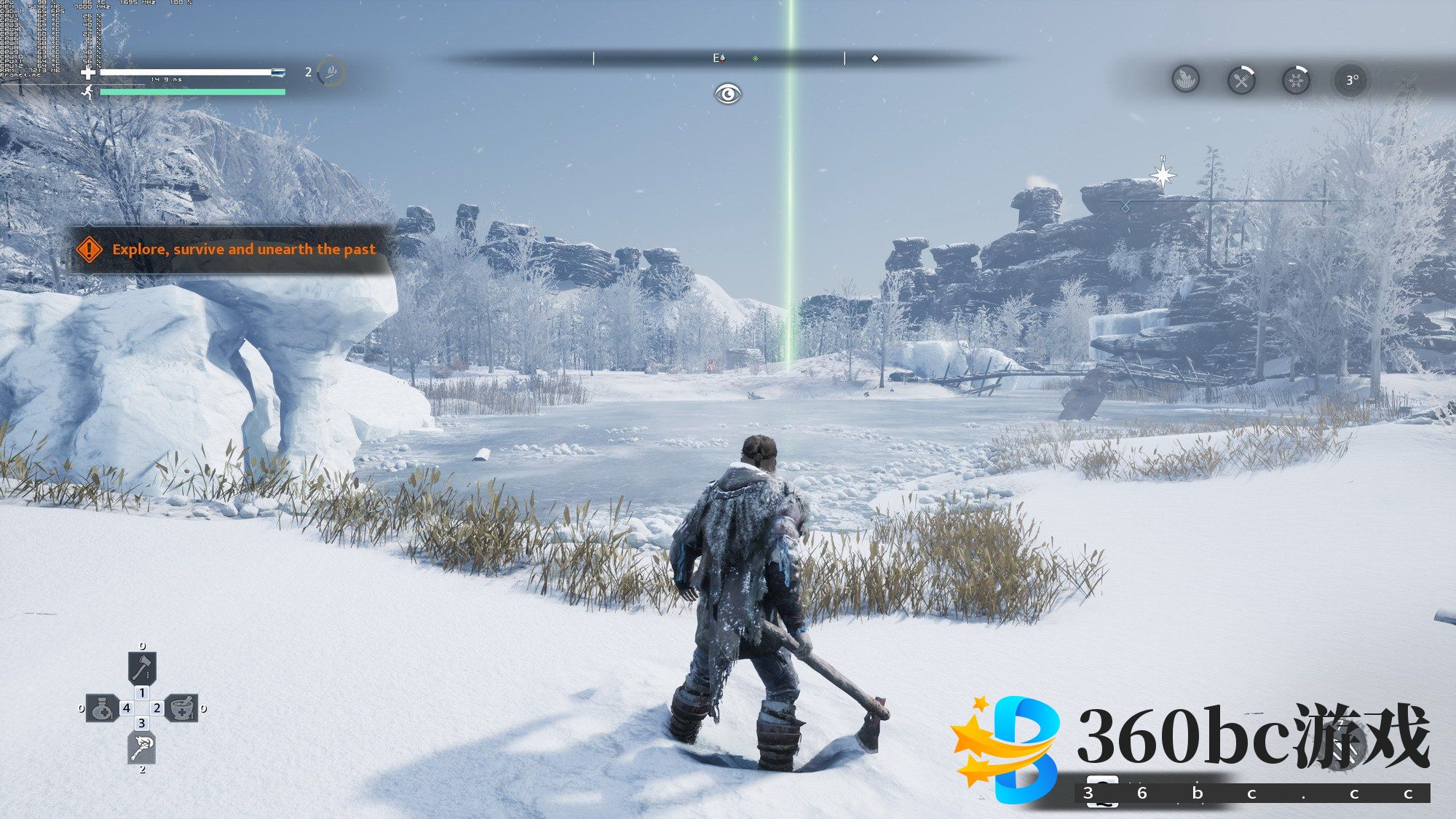Click the 3° temperature indicator
This screenshot has height=819, width=1456.
pyautogui.click(x=1351, y=80)
